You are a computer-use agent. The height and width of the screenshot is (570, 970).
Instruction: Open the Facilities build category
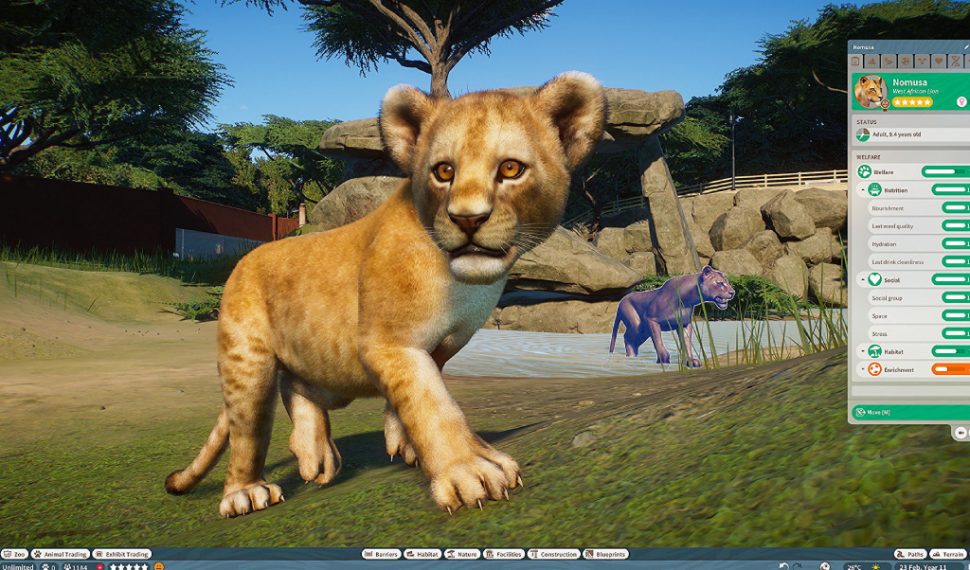tap(504, 554)
